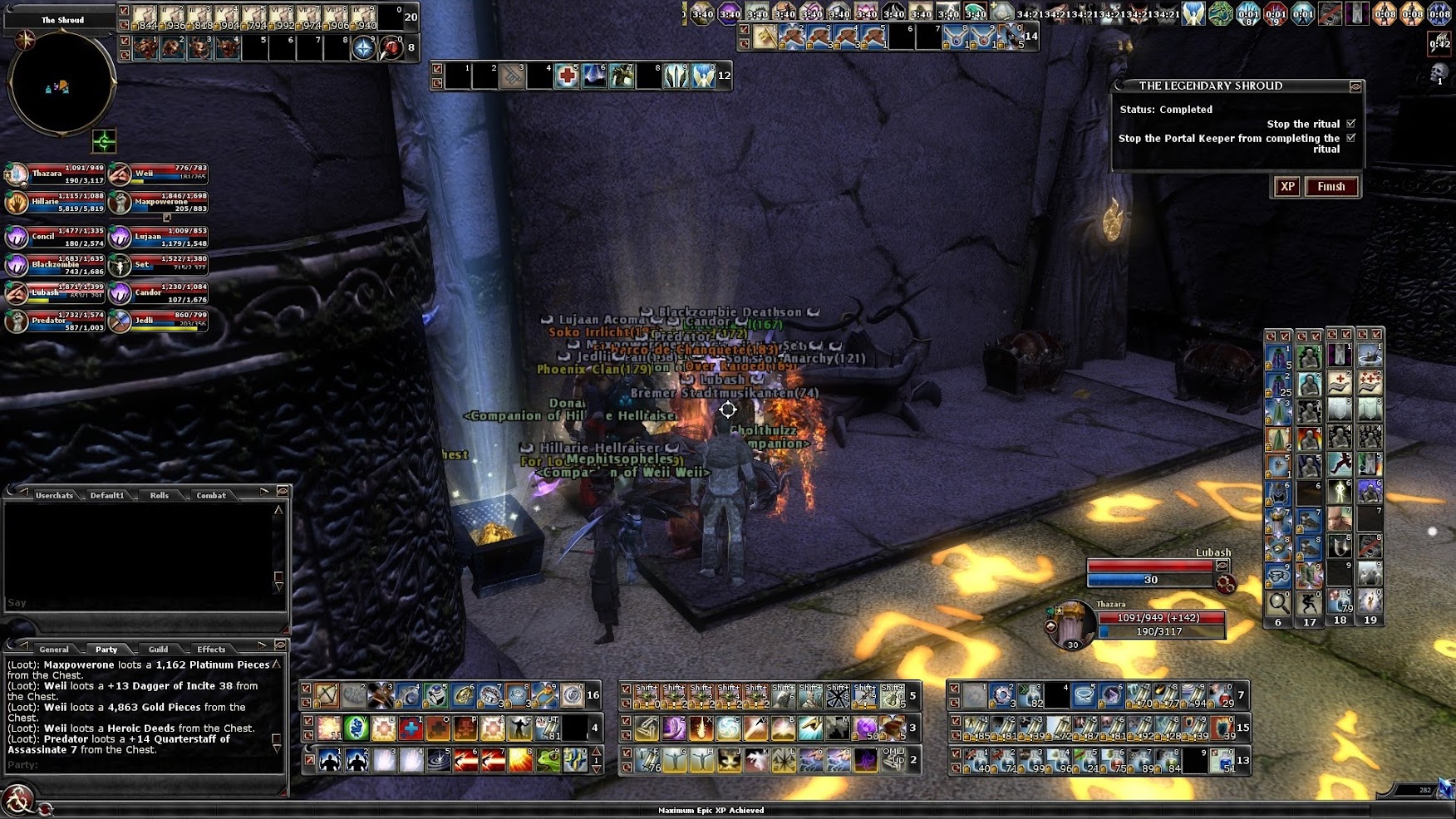Screen dimensions: 1456x819
Task: Activate the red cross heal hotbar icon
Action: coord(567,76)
